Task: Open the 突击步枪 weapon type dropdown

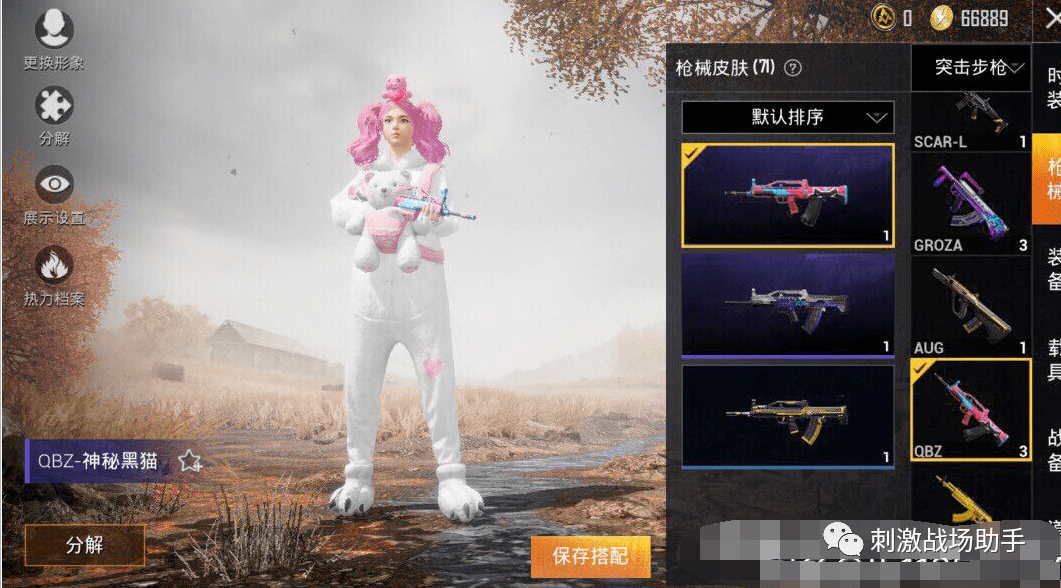Action: (970, 68)
